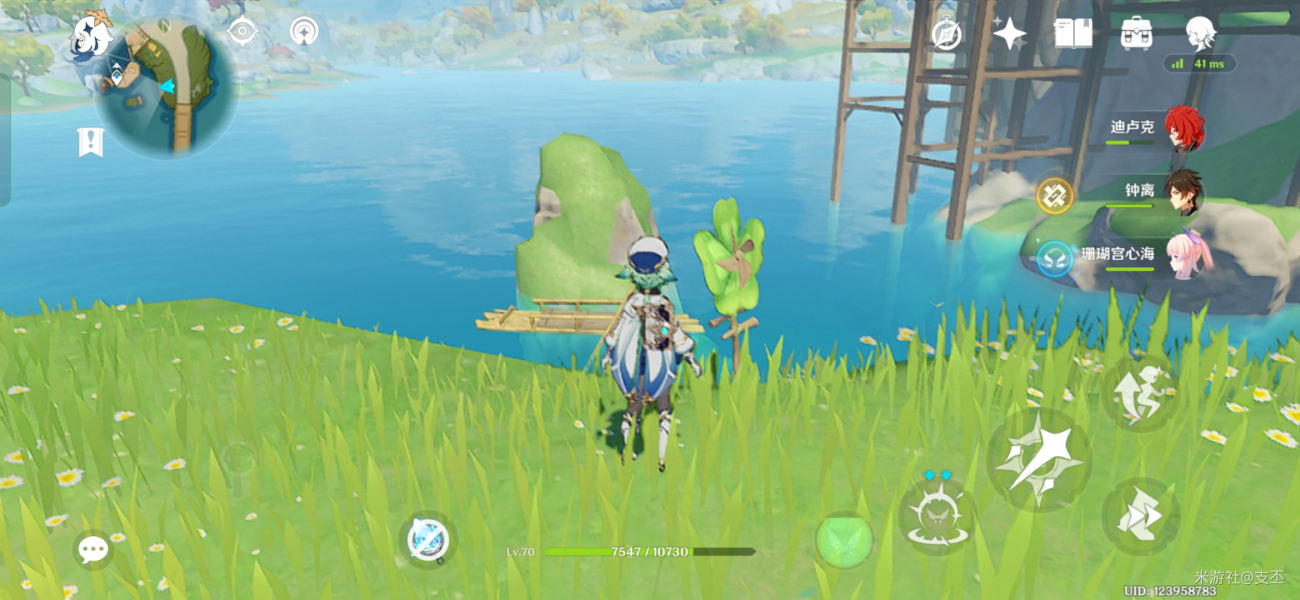Open the Wish star icon
The width and height of the screenshot is (1300, 600).
click(1009, 33)
